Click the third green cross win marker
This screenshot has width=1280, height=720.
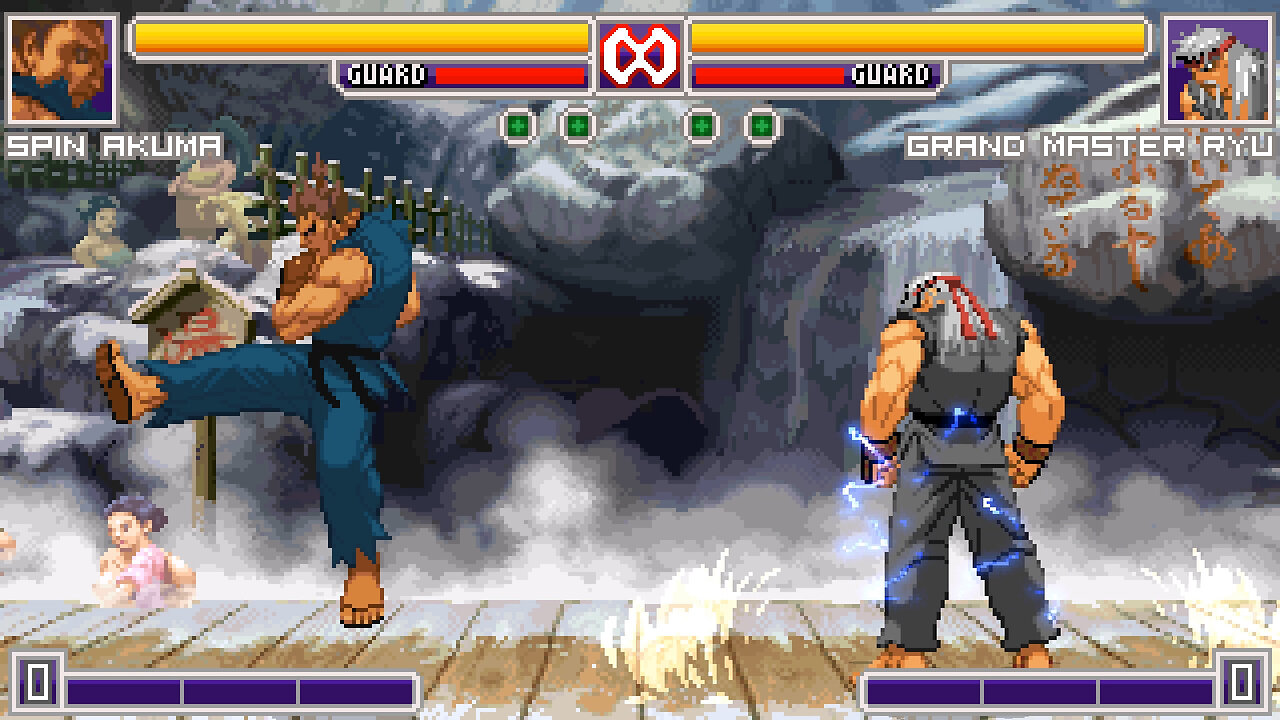point(703,126)
